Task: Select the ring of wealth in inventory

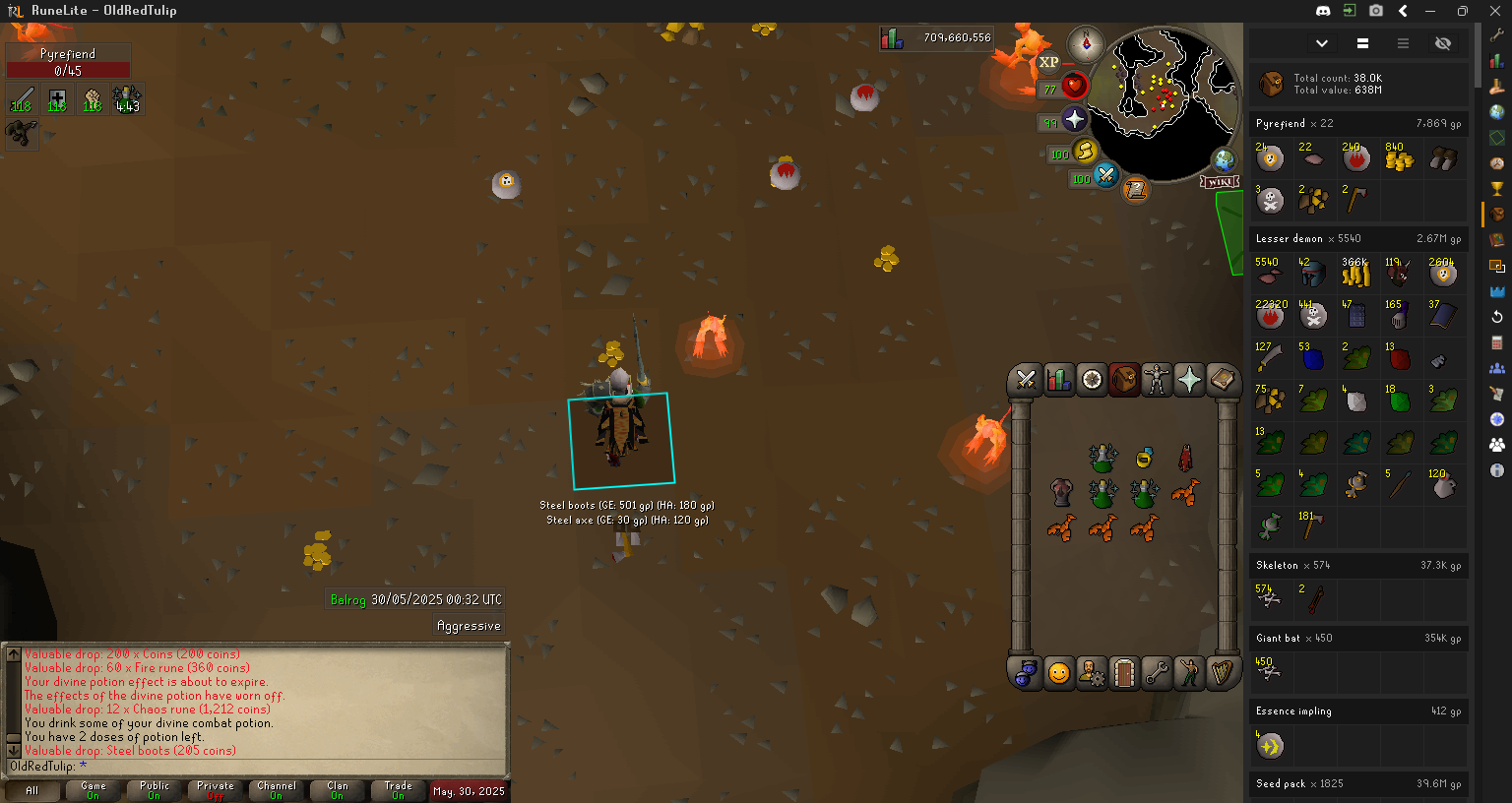Action: click(x=1144, y=458)
